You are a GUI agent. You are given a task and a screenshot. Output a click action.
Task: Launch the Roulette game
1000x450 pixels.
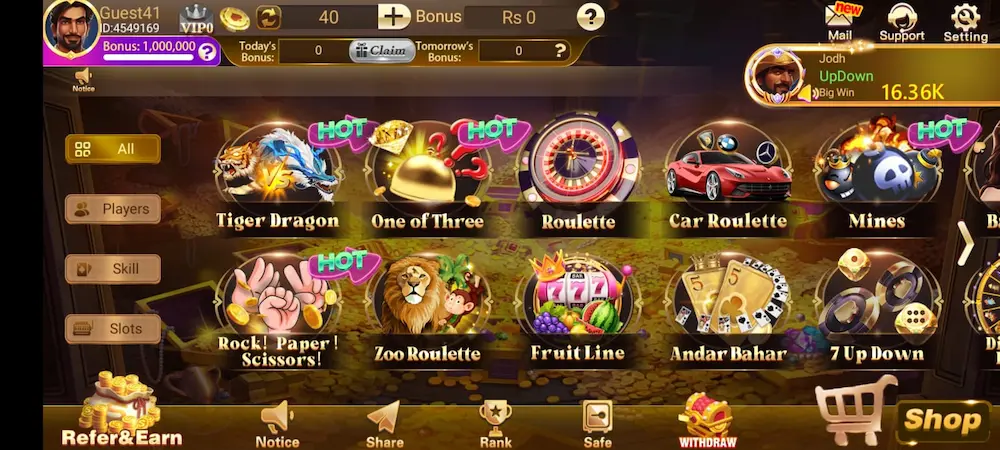[x=577, y=175]
